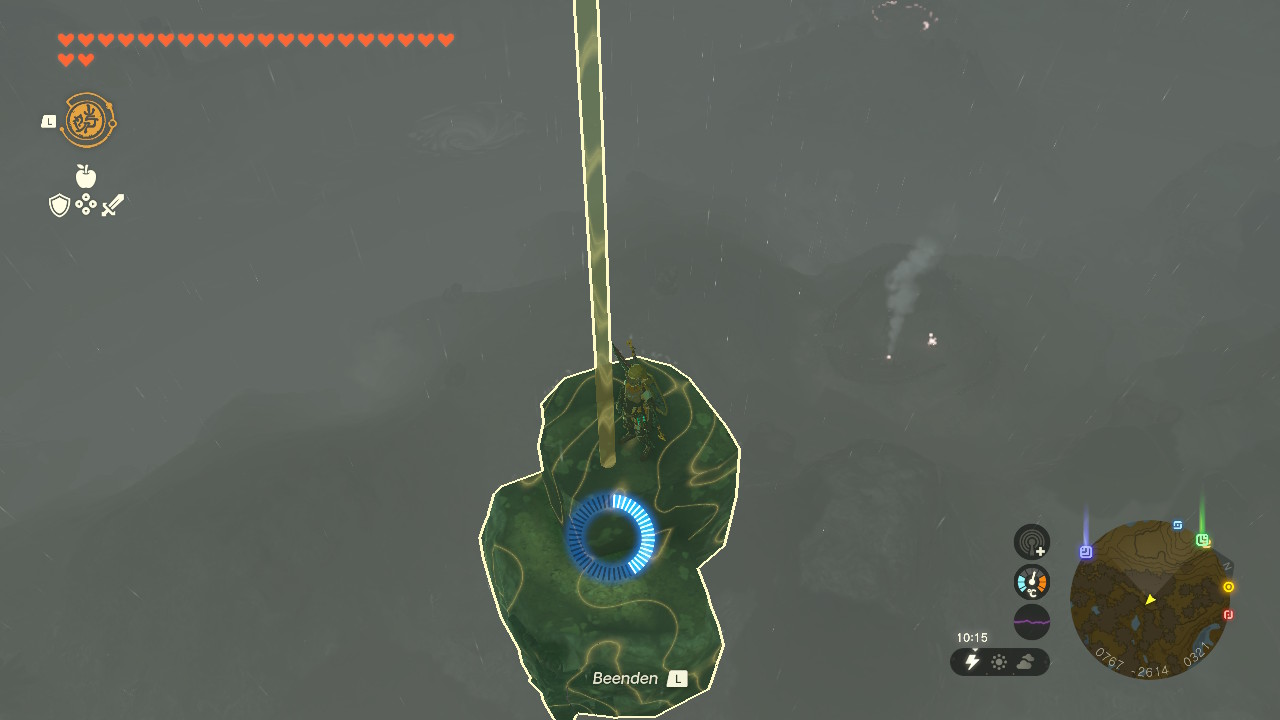Open the sword weapon quick-select icon
The image size is (1280, 720).
tap(112, 206)
